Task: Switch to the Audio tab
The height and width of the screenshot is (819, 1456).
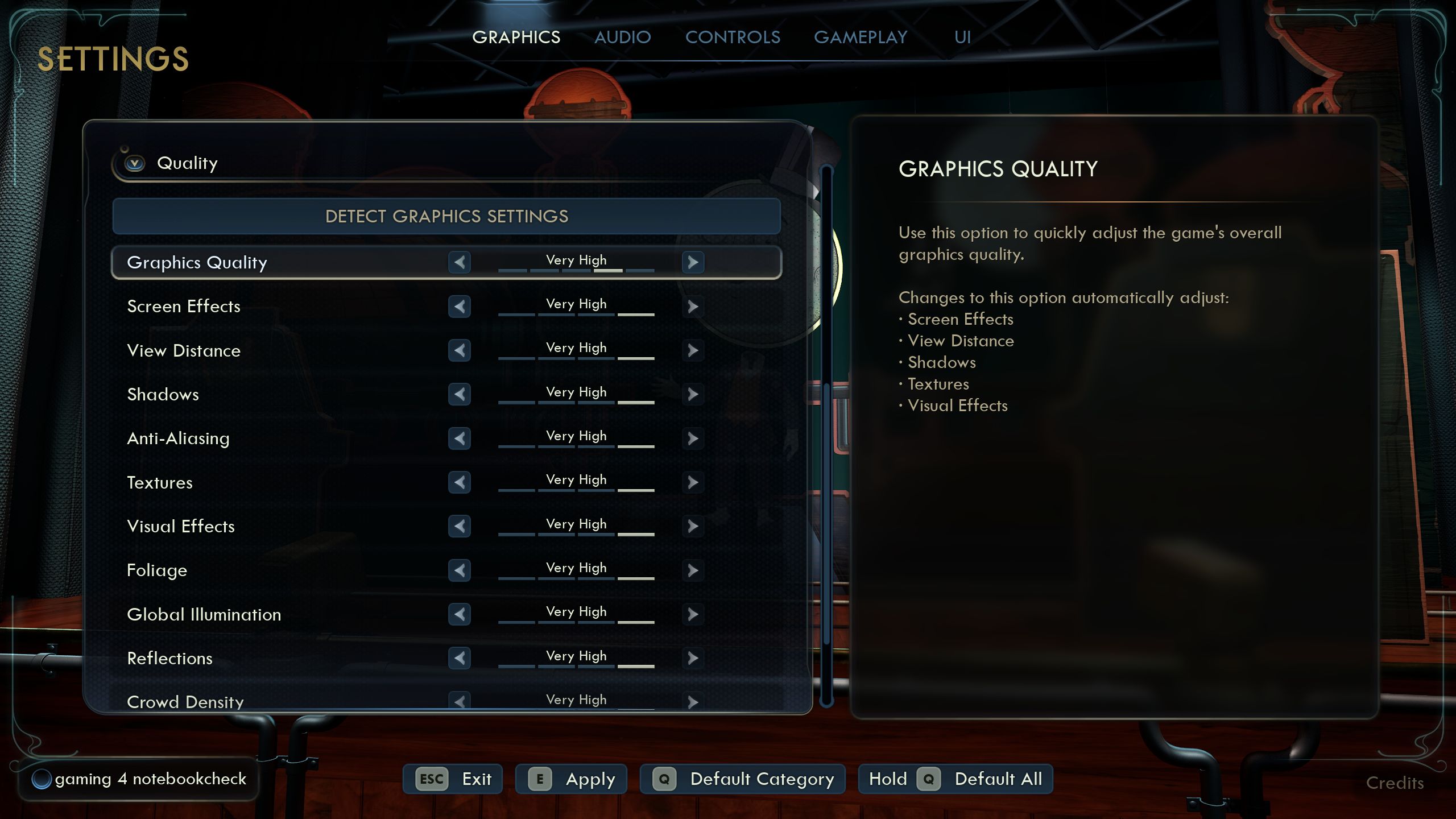Action: (x=622, y=38)
